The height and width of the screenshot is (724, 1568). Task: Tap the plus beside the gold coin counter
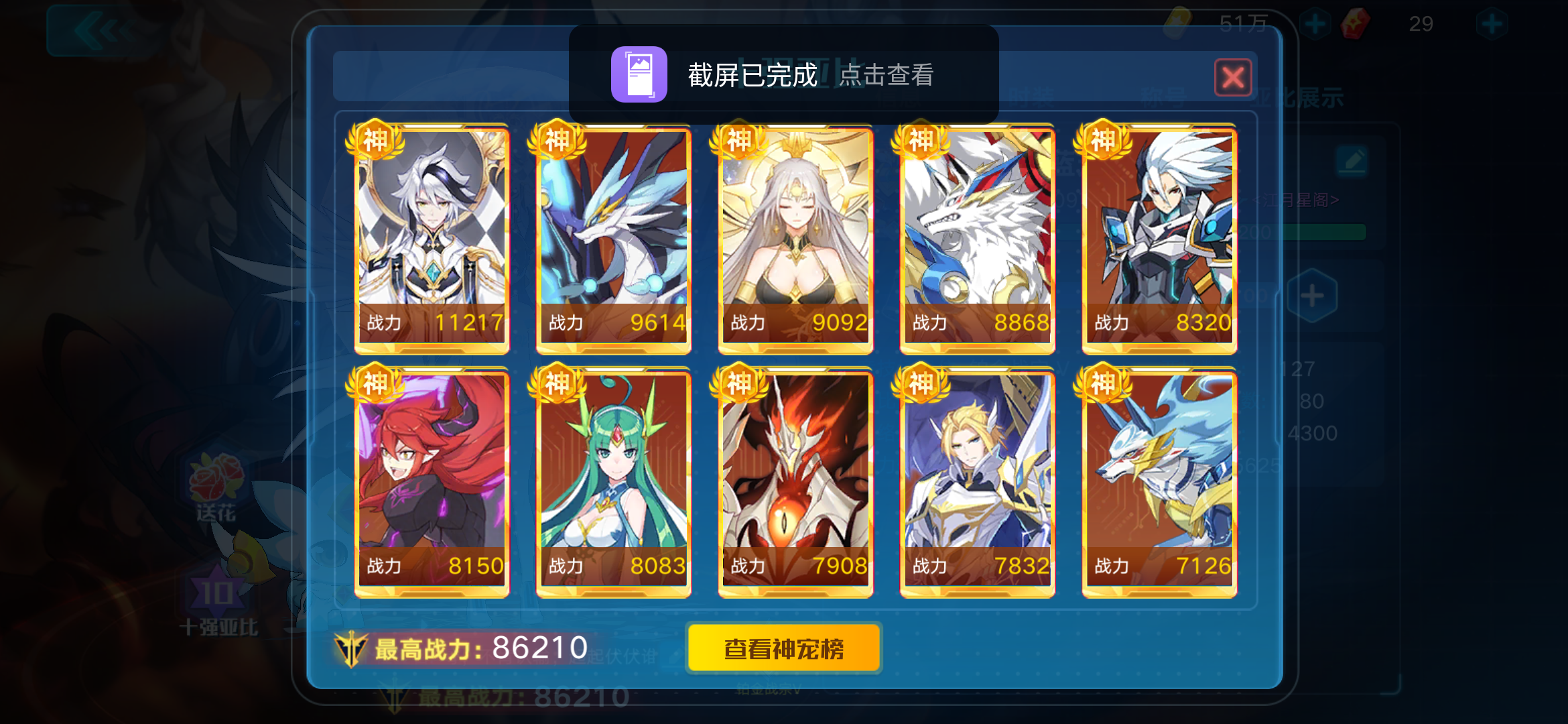point(1315,22)
